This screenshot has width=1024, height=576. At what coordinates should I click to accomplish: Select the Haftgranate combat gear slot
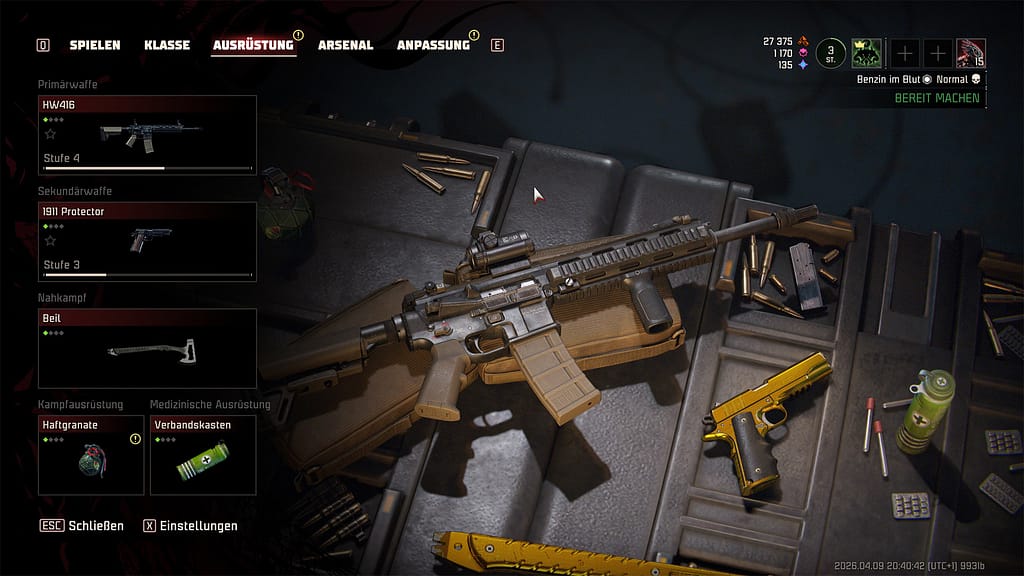[x=91, y=455]
